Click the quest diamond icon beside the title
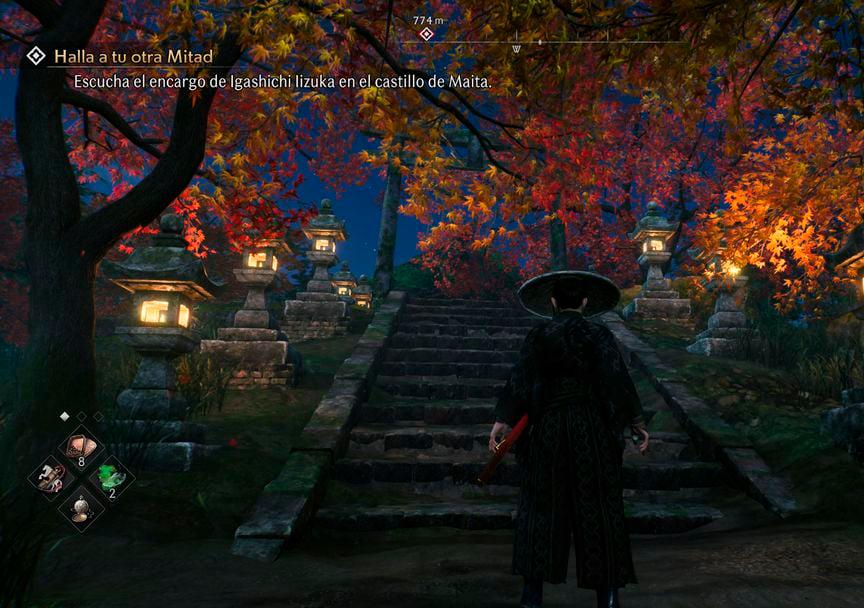 click(x=35, y=56)
